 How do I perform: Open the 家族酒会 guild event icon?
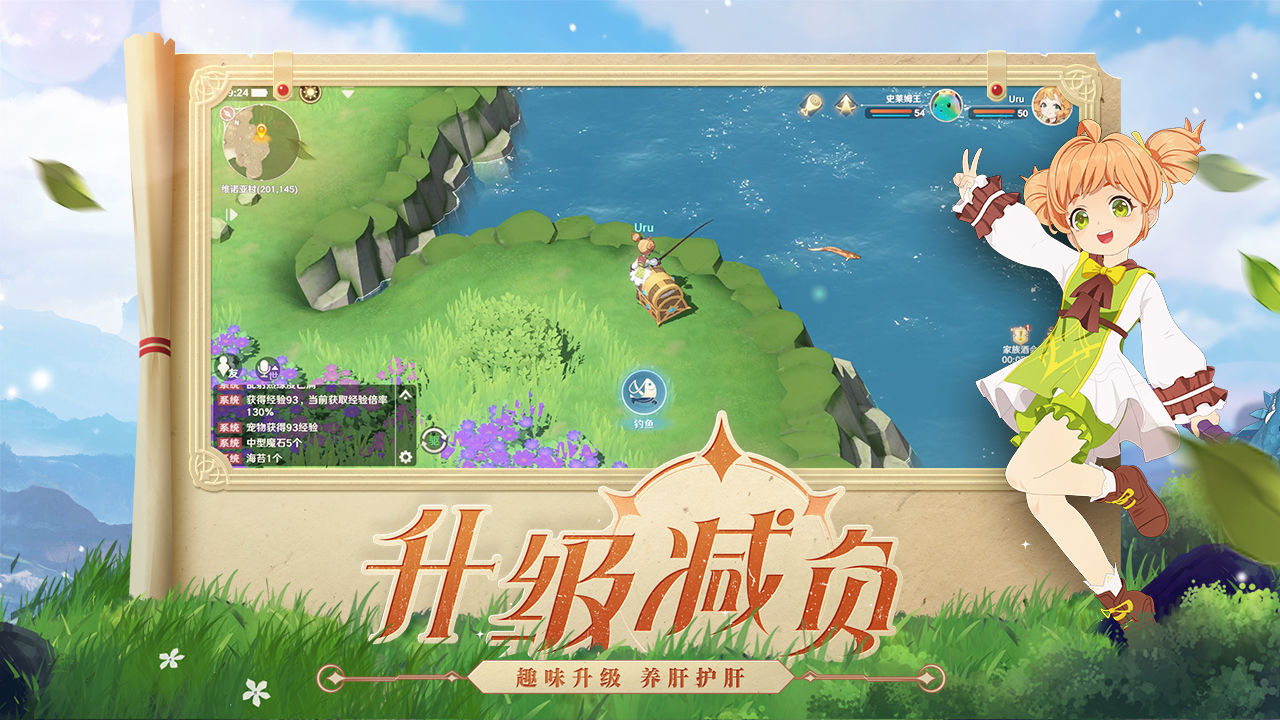[1019, 335]
